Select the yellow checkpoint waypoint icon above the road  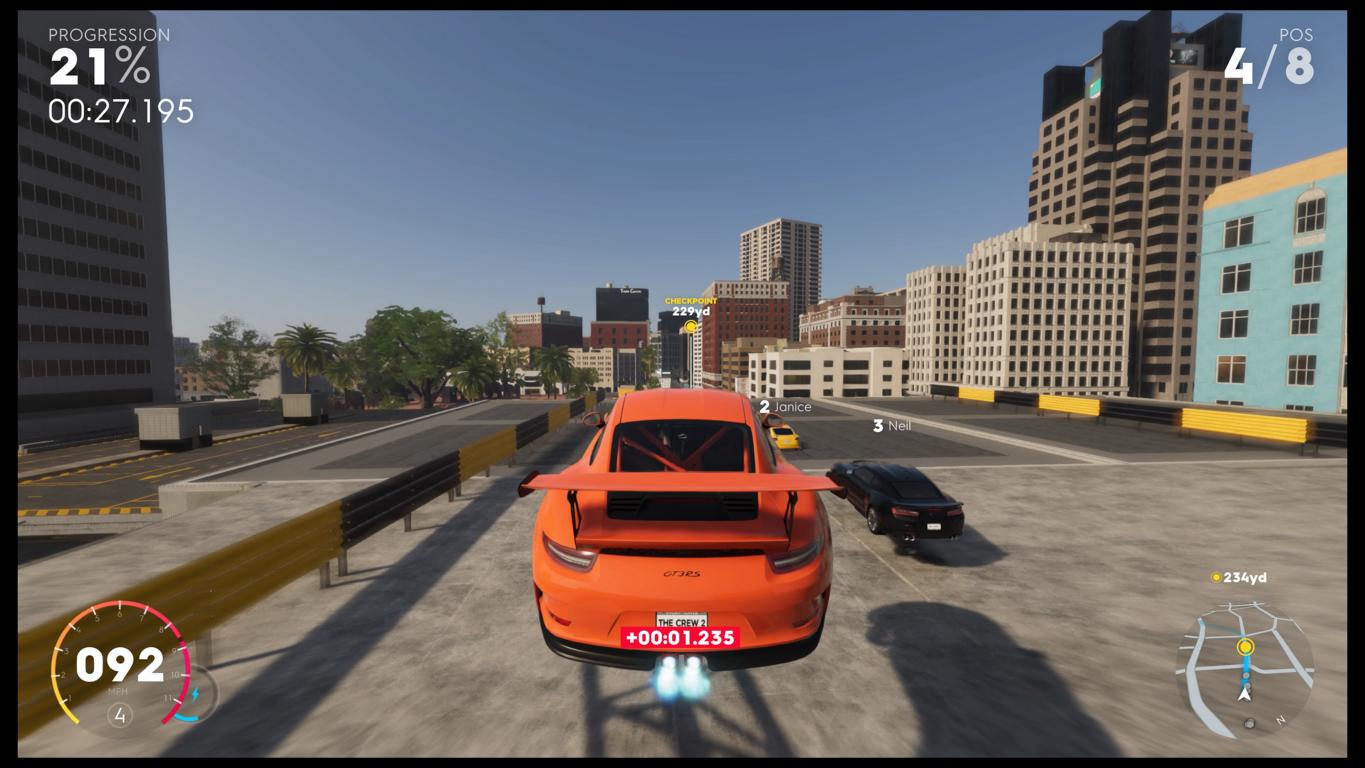point(690,327)
